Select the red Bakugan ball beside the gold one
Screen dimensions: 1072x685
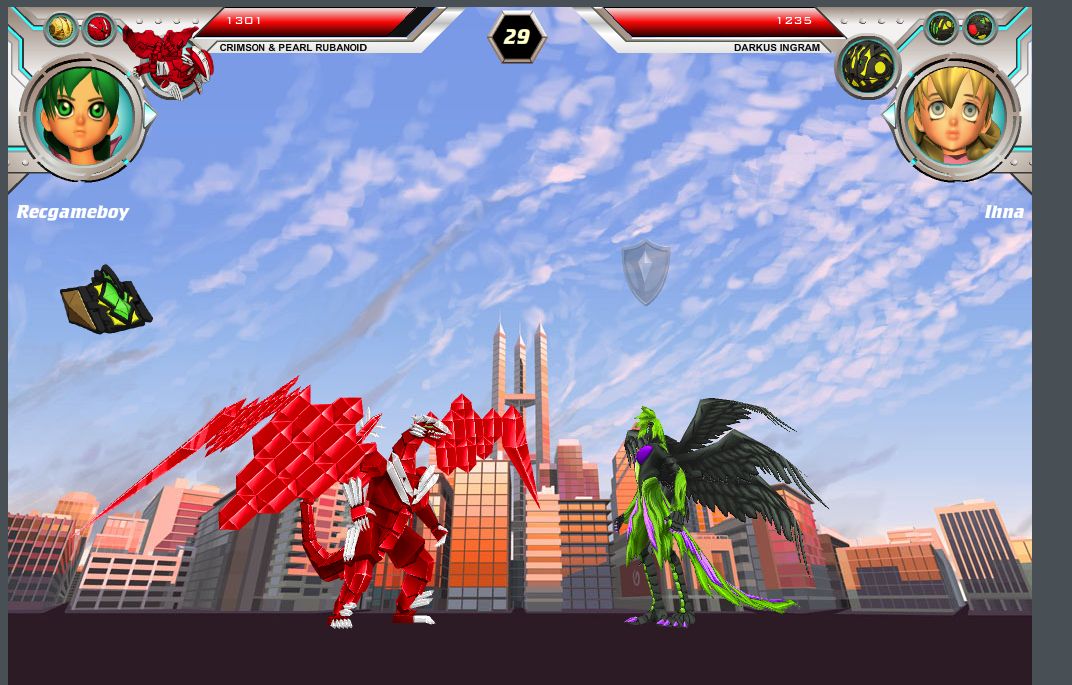click(x=98, y=29)
